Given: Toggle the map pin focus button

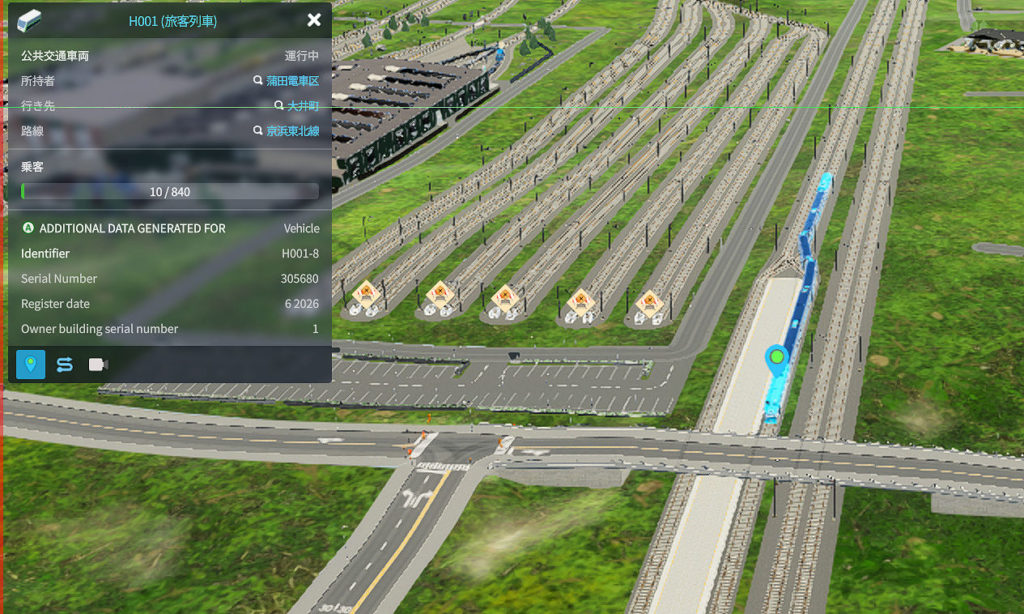Looking at the screenshot, I should click(30, 364).
